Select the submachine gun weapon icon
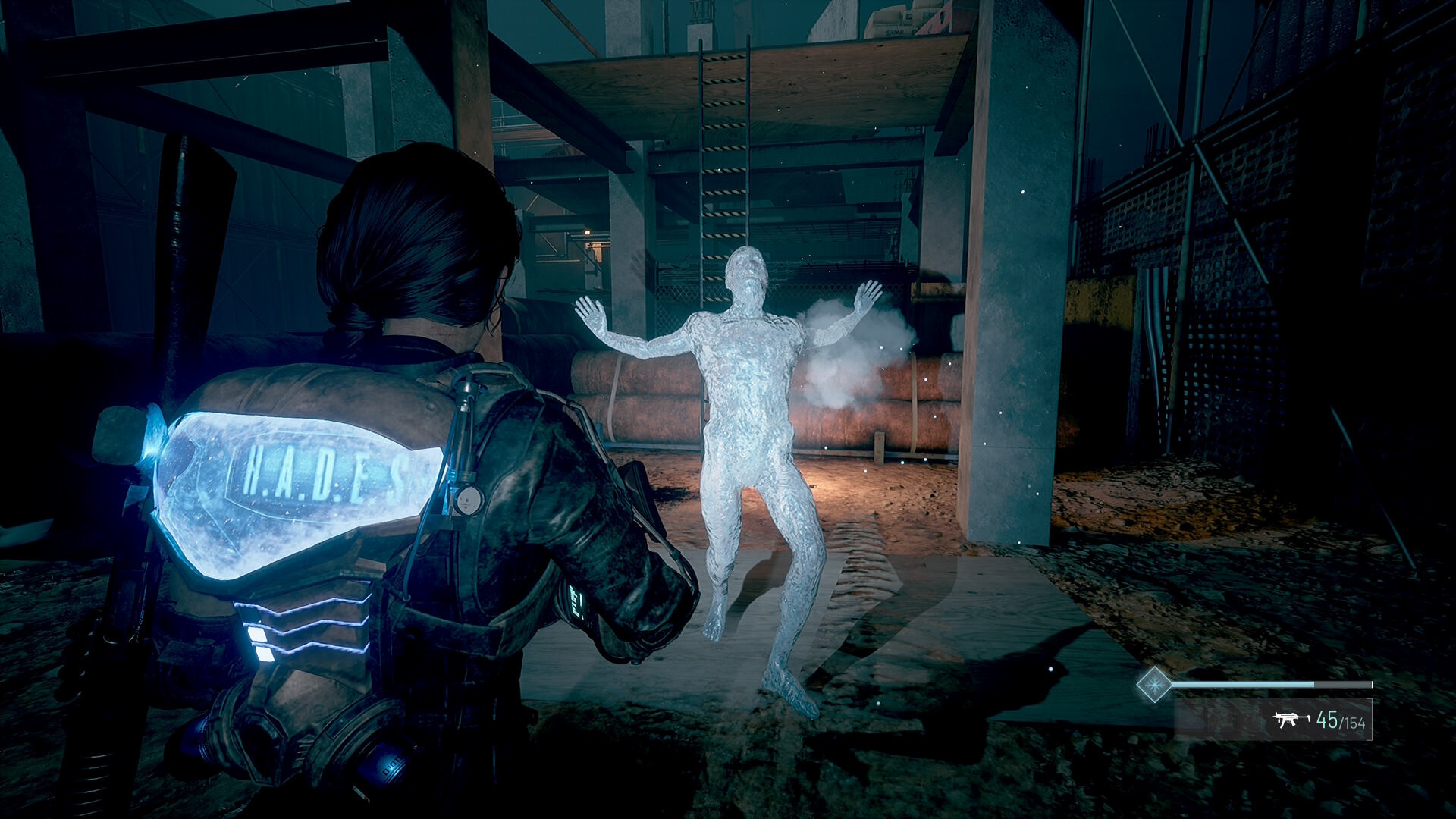Viewport: 1456px width, 819px height. click(1291, 720)
